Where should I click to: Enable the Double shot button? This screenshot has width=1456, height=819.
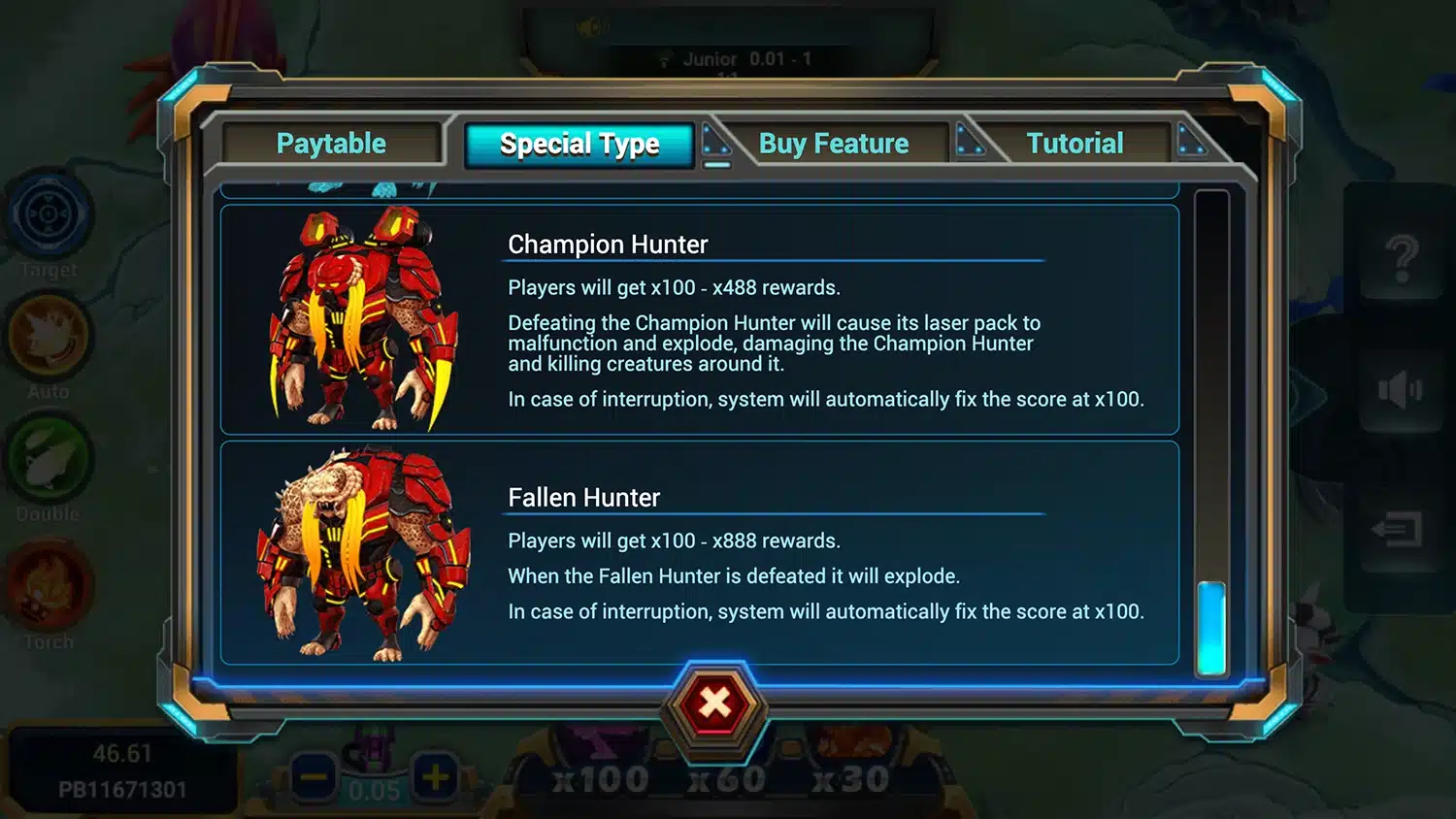(49, 461)
